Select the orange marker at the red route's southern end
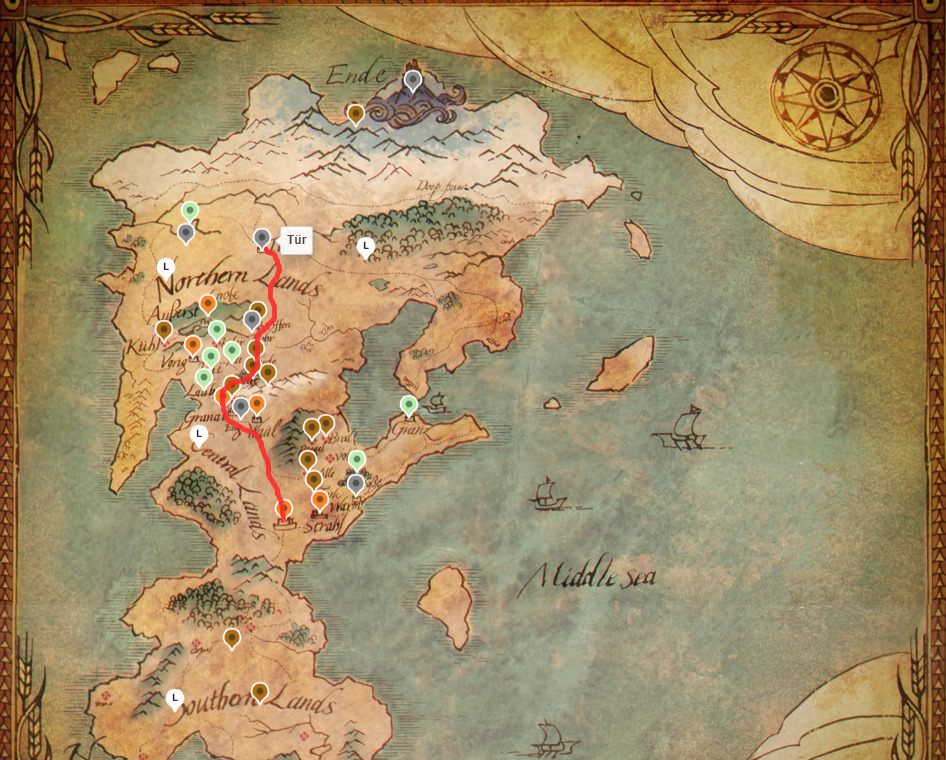Image resolution: width=946 pixels, height=760 pixels. point(284,509)
